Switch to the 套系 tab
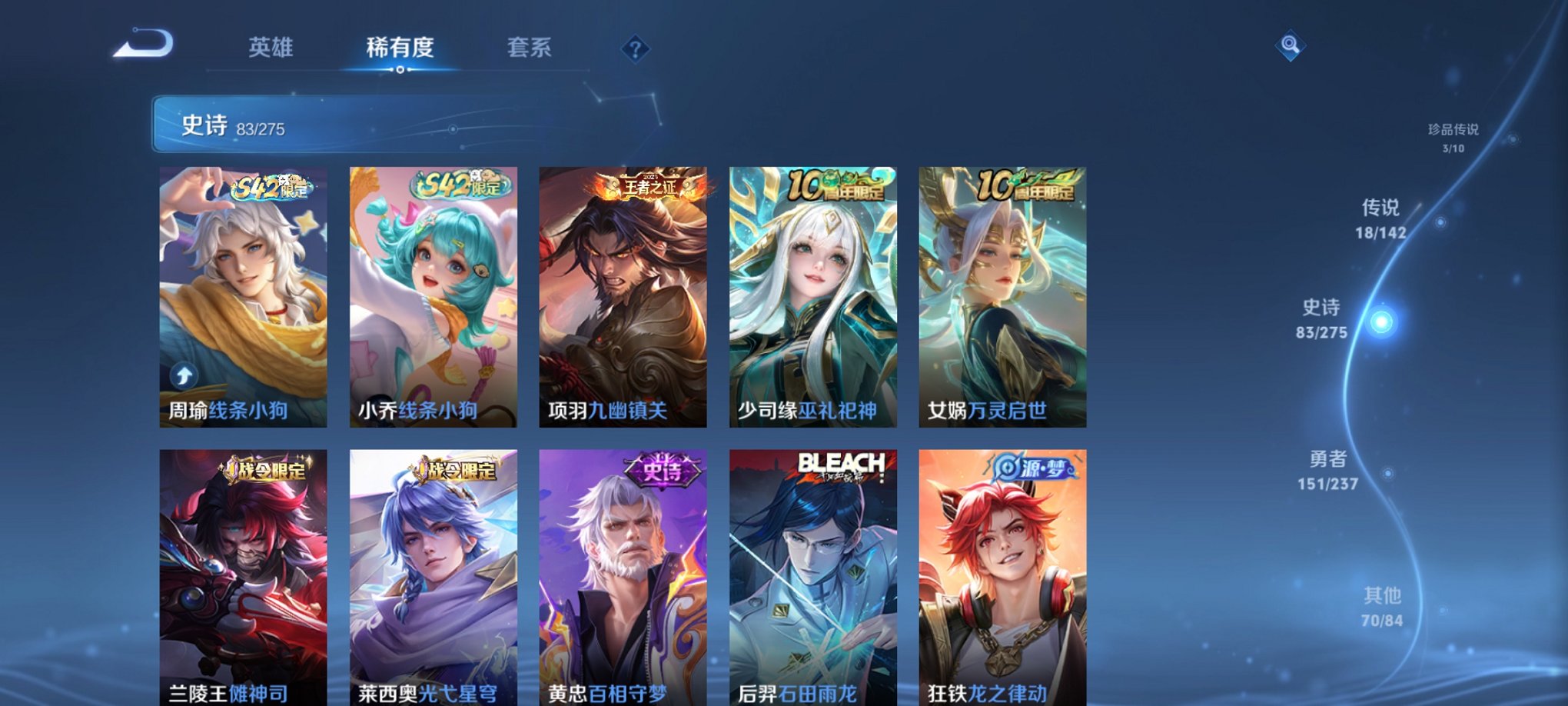The image size is (1568, 706). [532, 48]
